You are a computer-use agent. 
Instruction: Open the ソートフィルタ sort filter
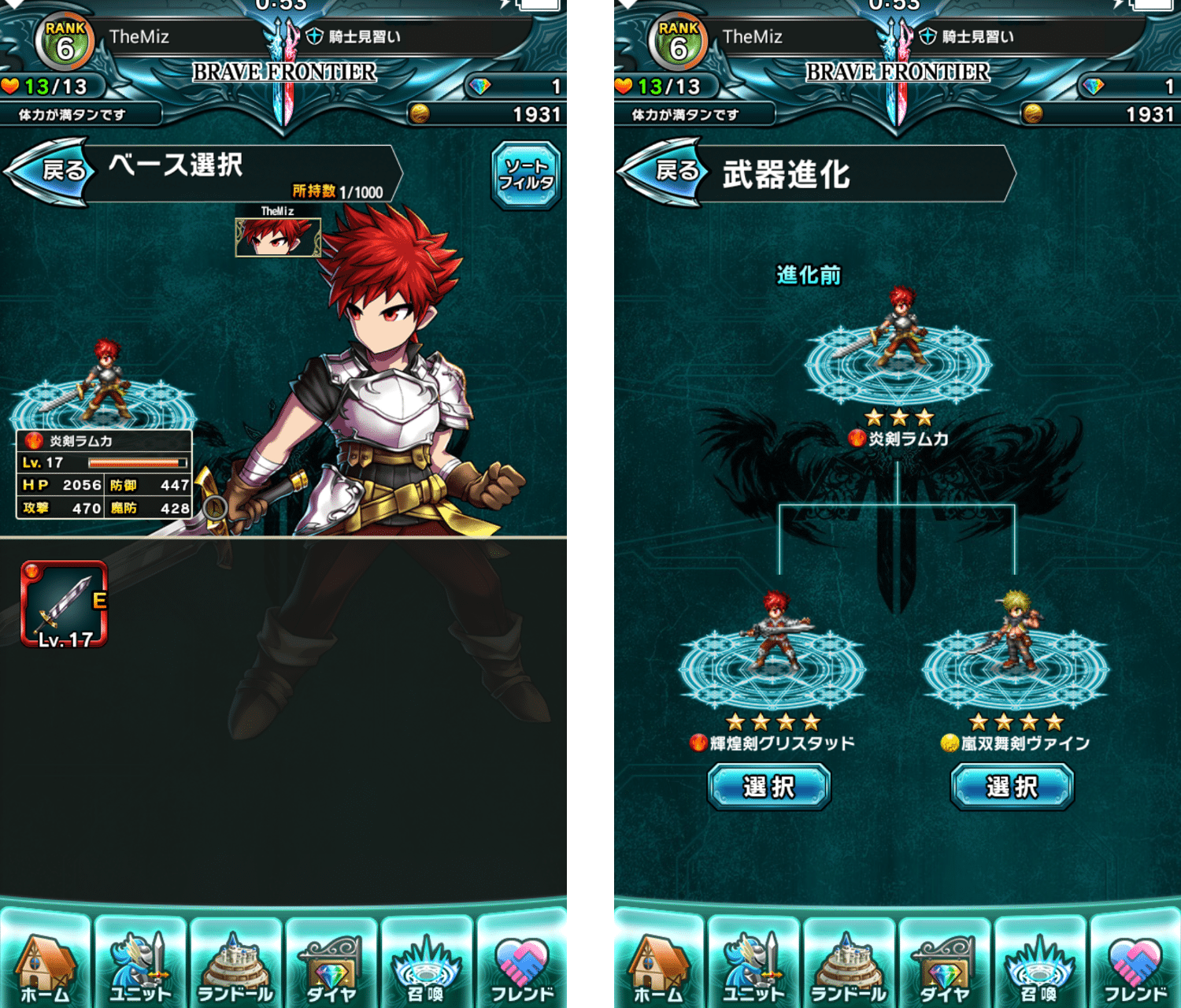[x=526, y=175]
